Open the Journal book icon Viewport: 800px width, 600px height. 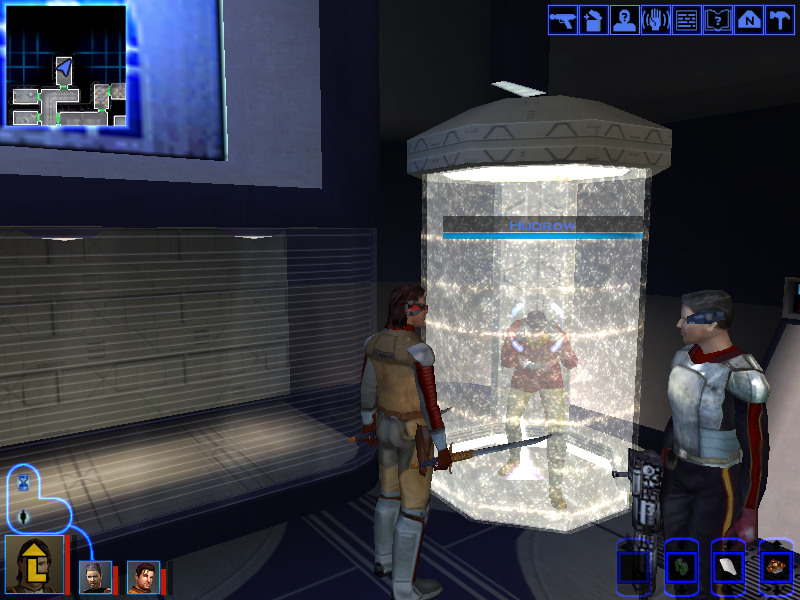pyautogui.click(x=718, y=20)
